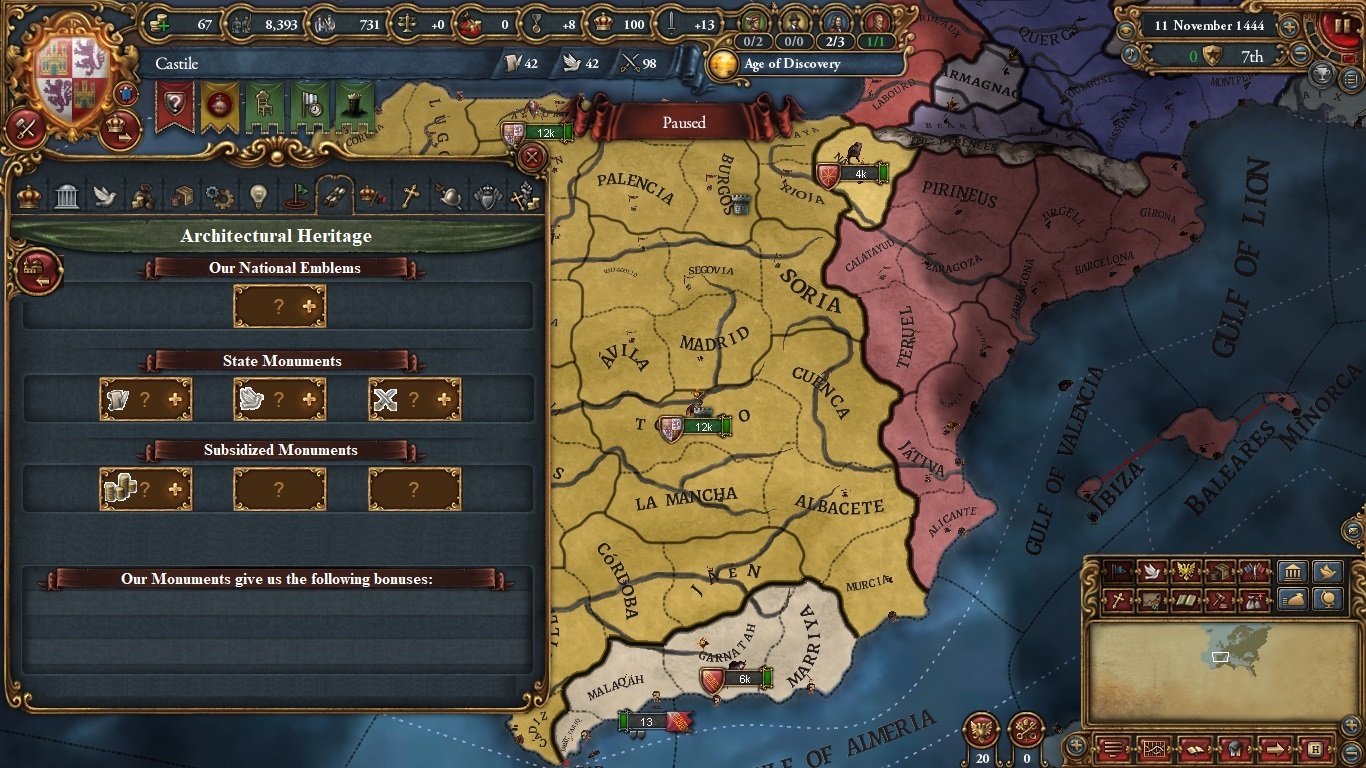The image size is (1366, 768).
Task: Open the Diplomacy tab with the dove icon
Action: point(105,197)
